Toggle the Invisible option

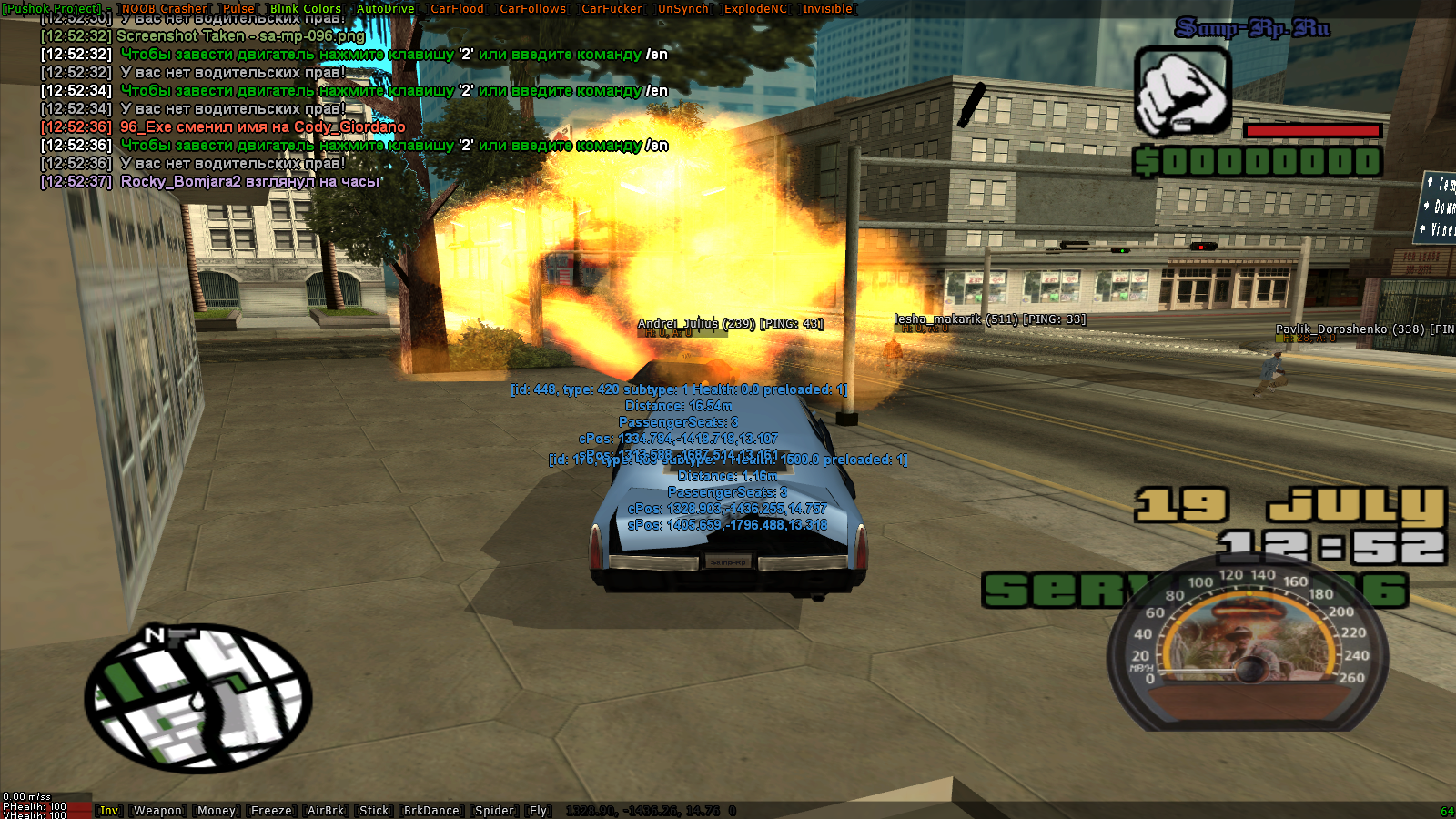(x=827, y=9)
